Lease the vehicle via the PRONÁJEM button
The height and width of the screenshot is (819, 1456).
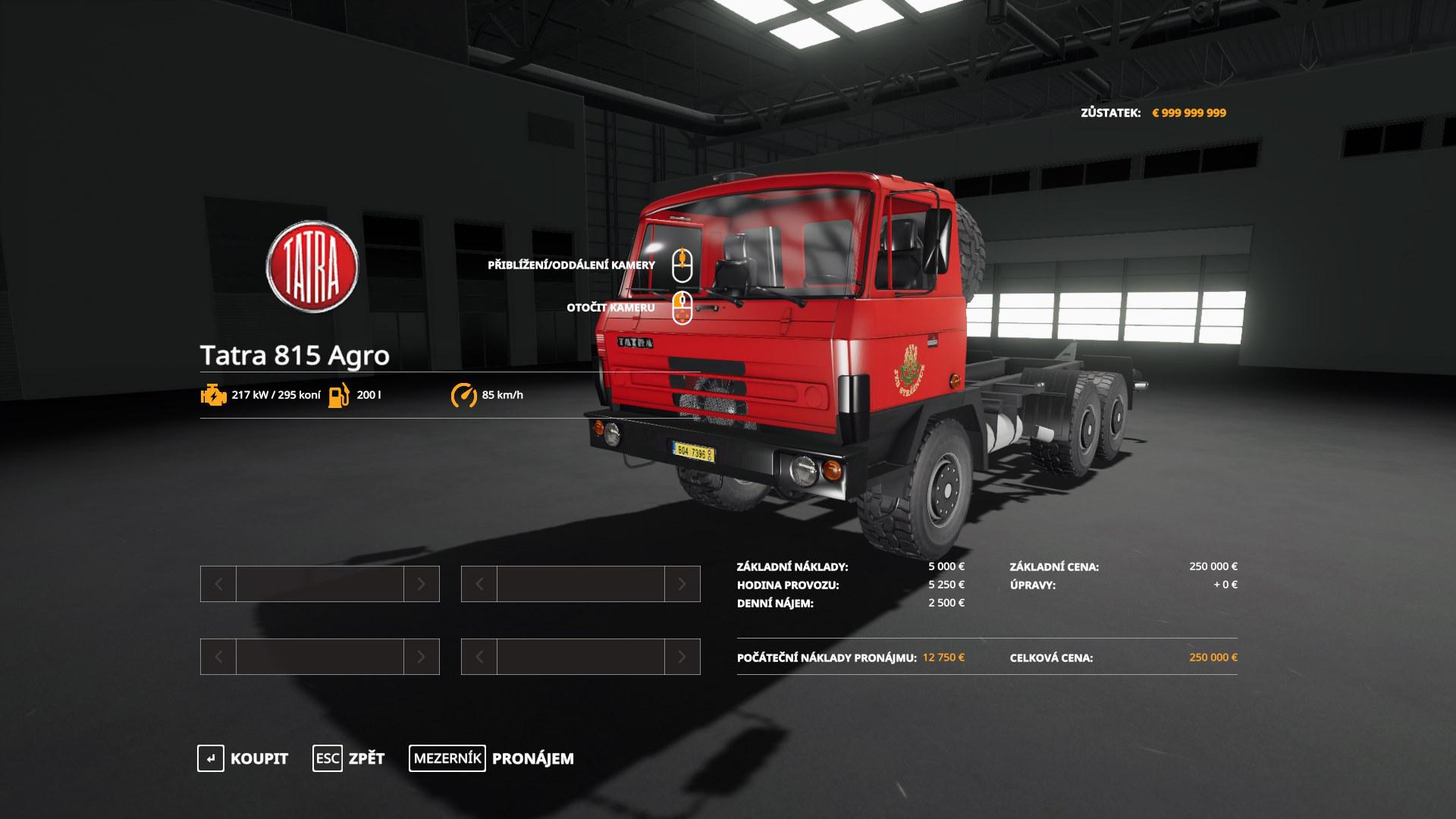point(492,758)
